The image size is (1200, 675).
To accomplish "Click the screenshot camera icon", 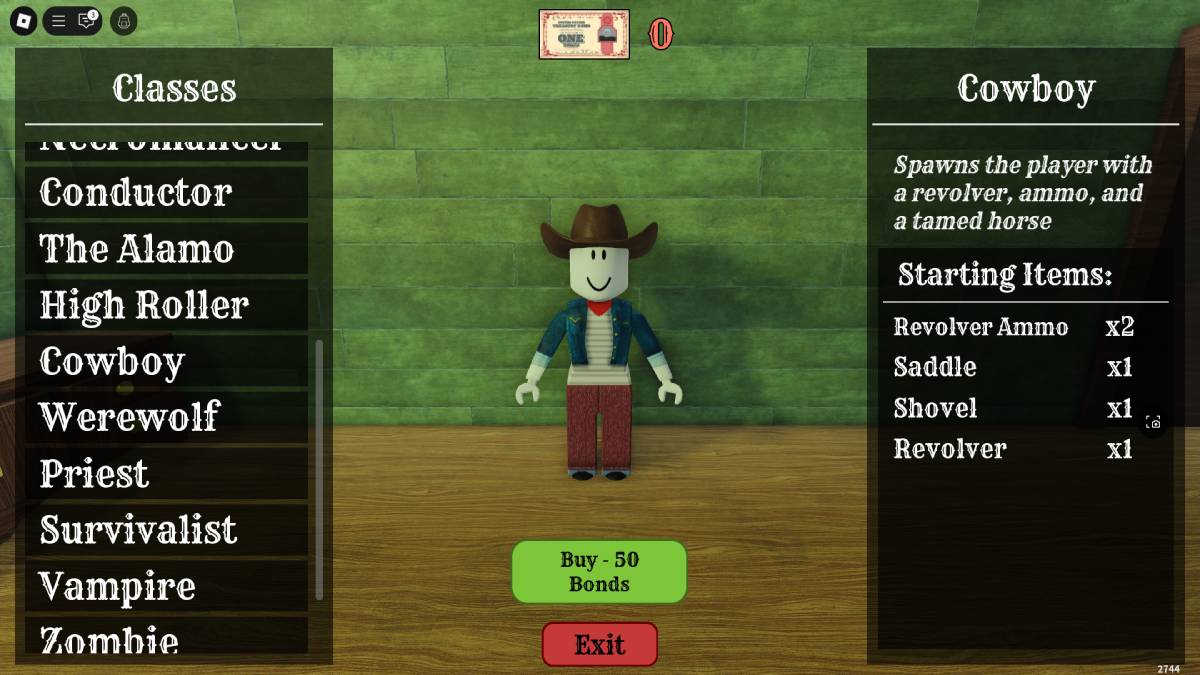I will [x=1153, y=422].
